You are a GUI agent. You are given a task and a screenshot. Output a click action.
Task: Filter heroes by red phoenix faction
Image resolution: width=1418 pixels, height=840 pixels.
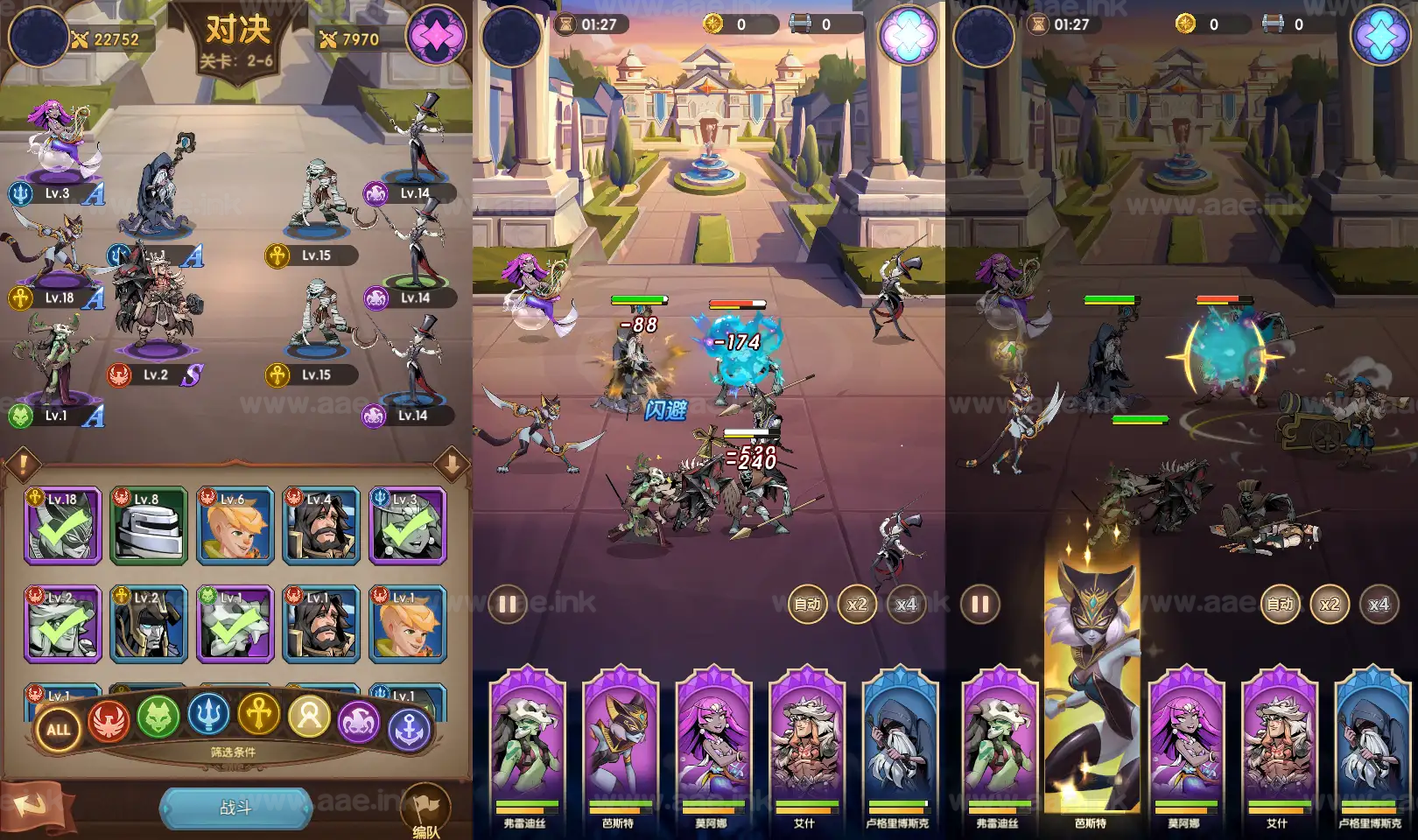(109, 721)
